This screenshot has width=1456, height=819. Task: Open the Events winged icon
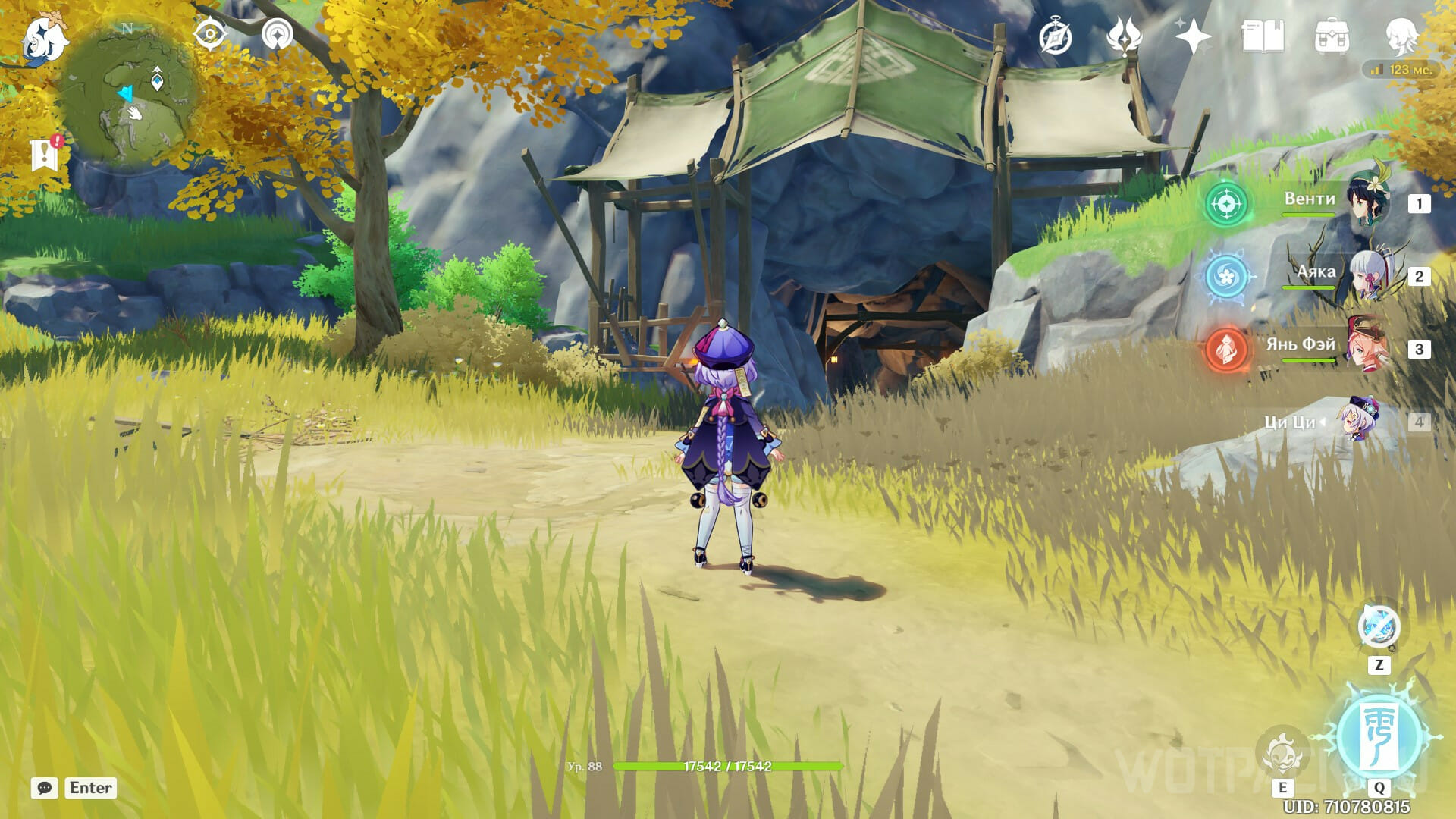point(1124,36)
